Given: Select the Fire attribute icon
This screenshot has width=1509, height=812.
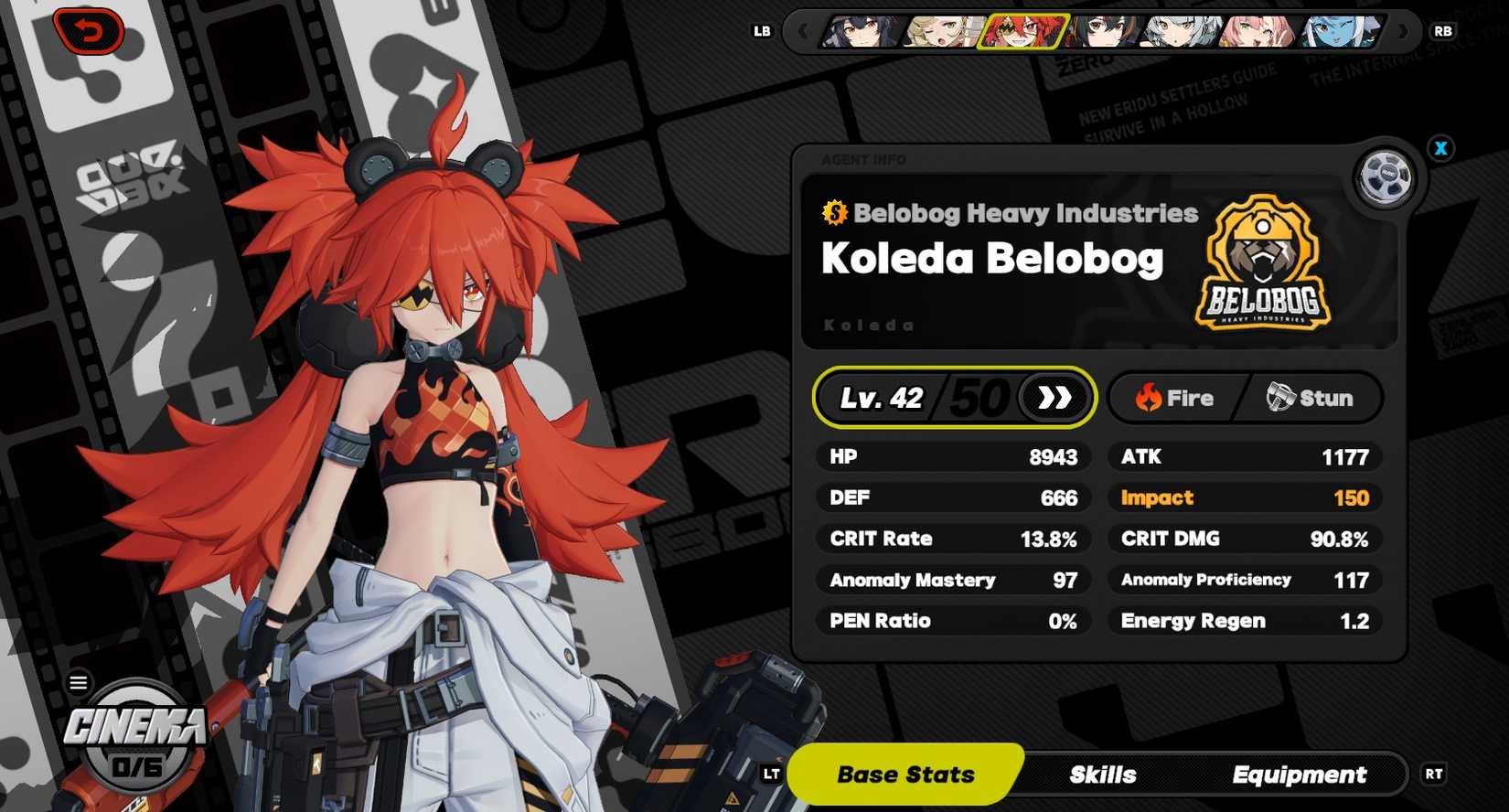Looking at the screenshot, I should pos(1150,397).
